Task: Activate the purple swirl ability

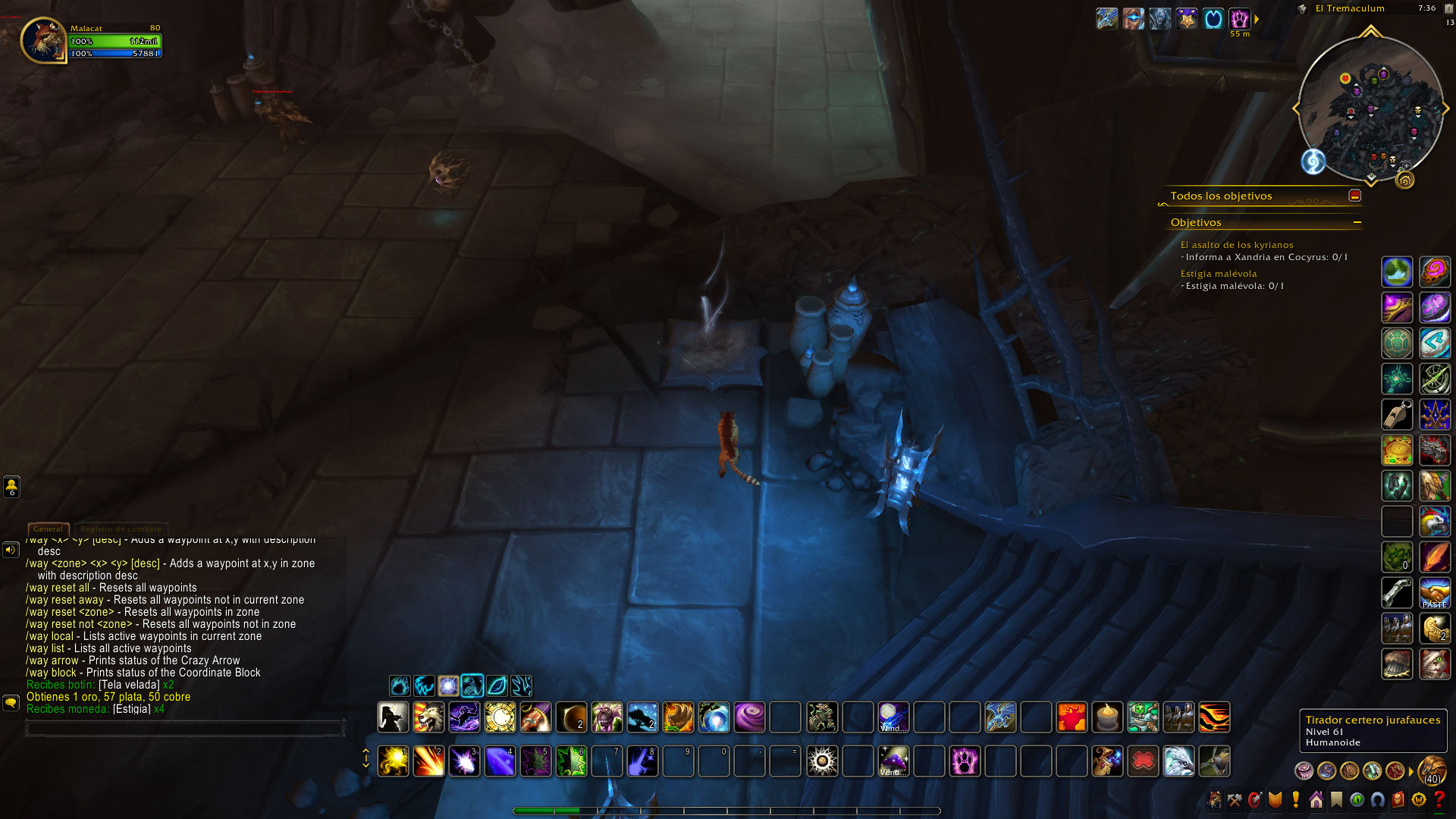Action: 749,717
